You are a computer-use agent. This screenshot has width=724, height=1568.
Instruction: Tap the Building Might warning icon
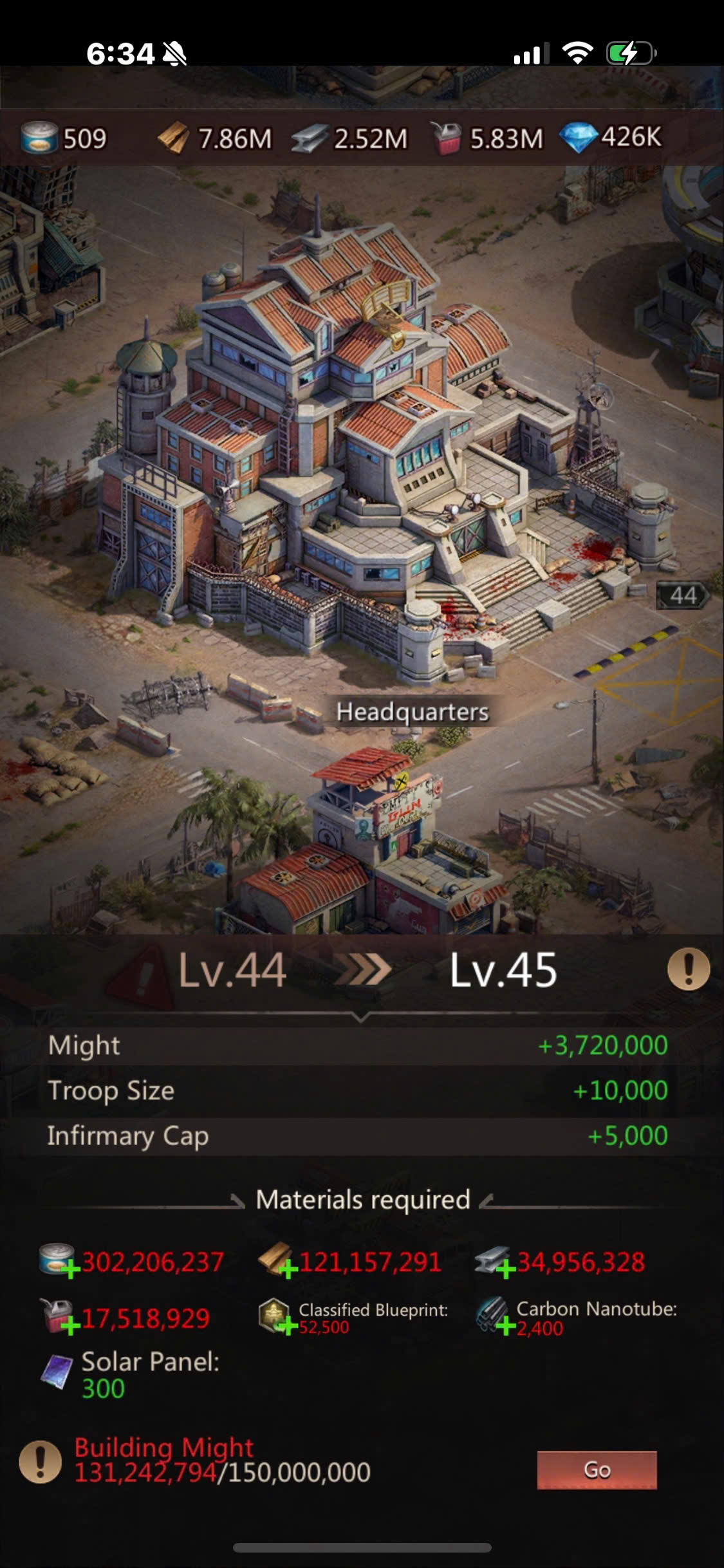coord(40,1461)
